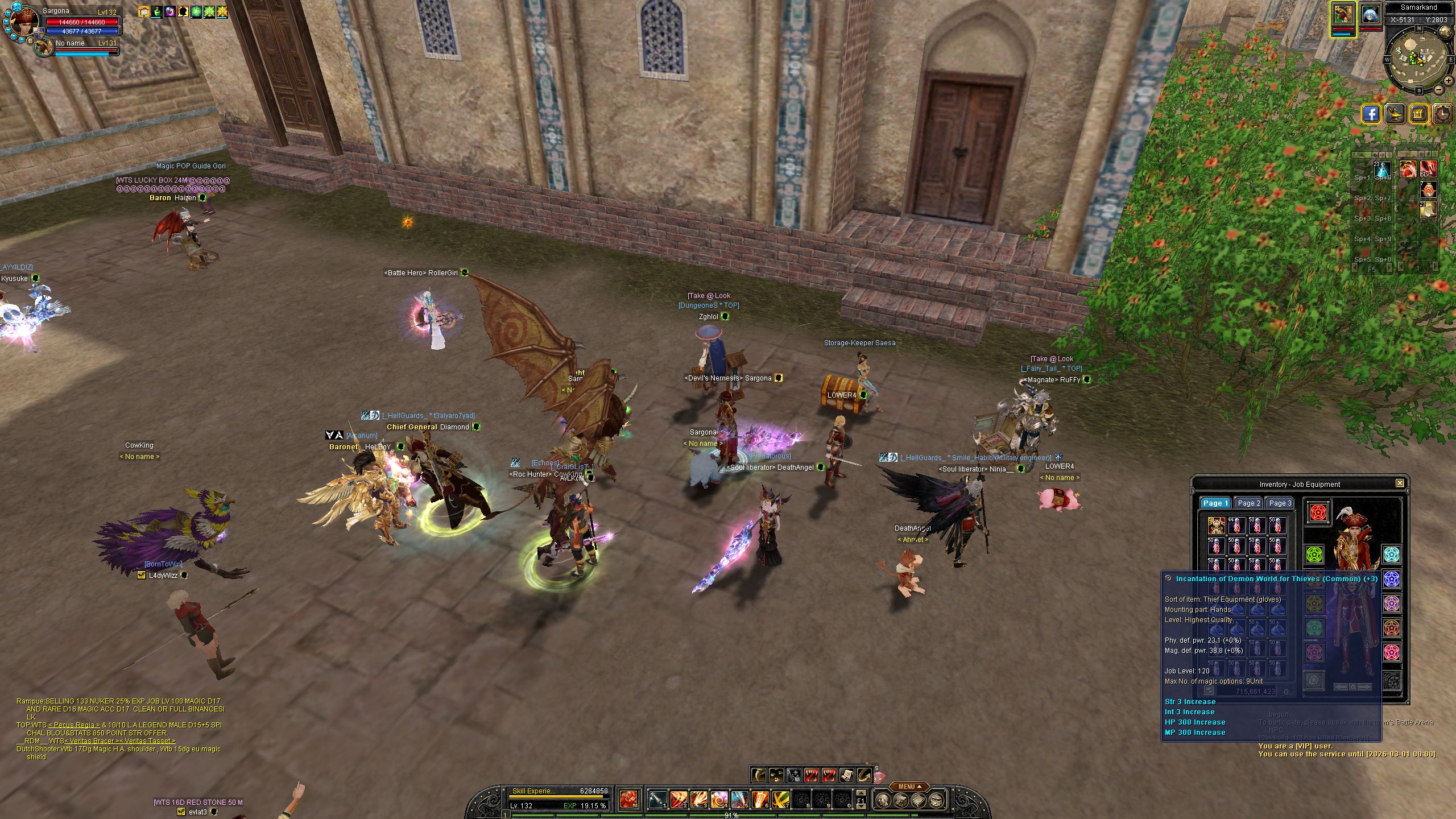1456x819 pixels.
Task: Use the swirling orb skill in slot 4
Action: click(719, 800)
